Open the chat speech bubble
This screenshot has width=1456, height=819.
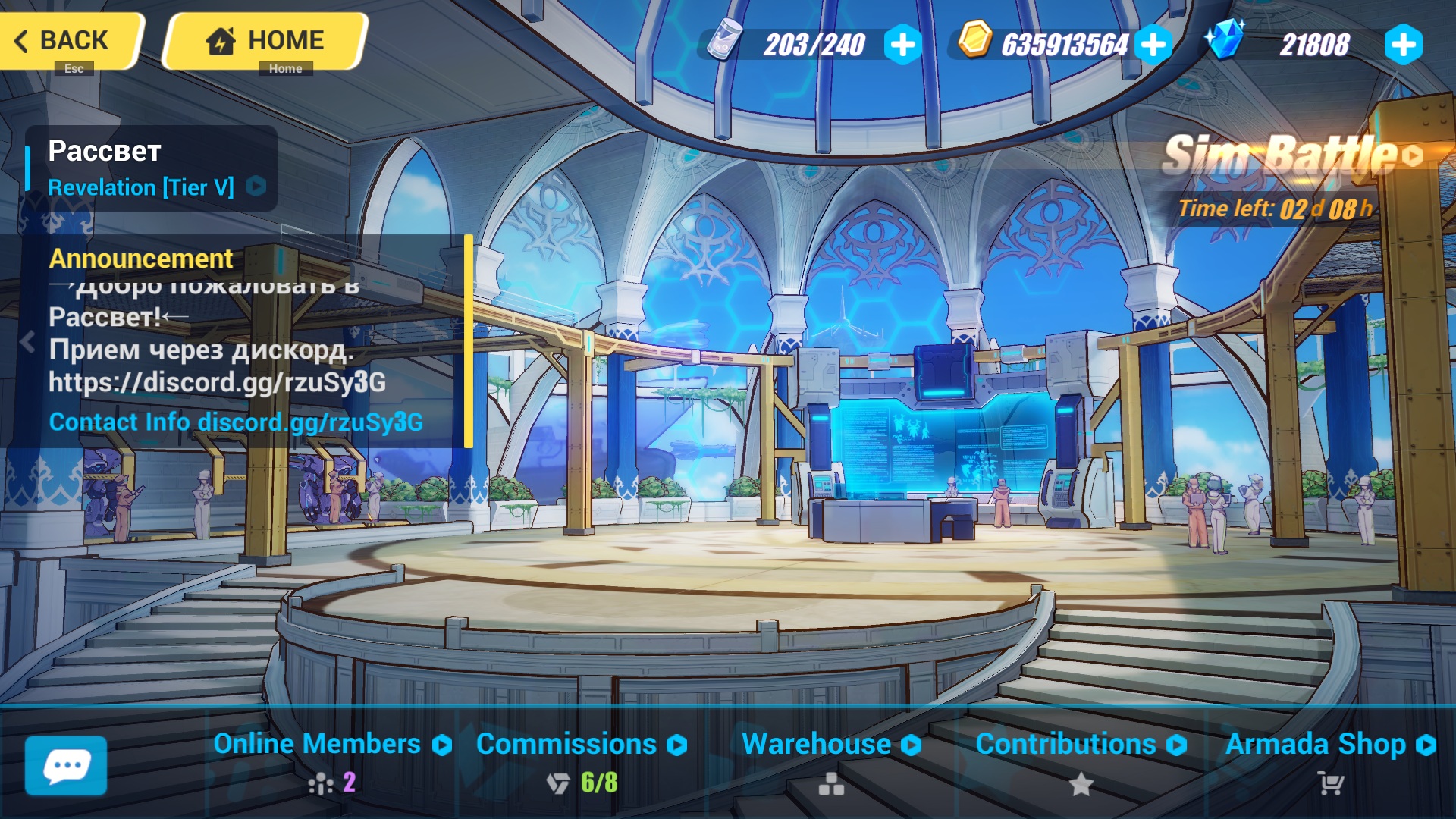[66, 765]
